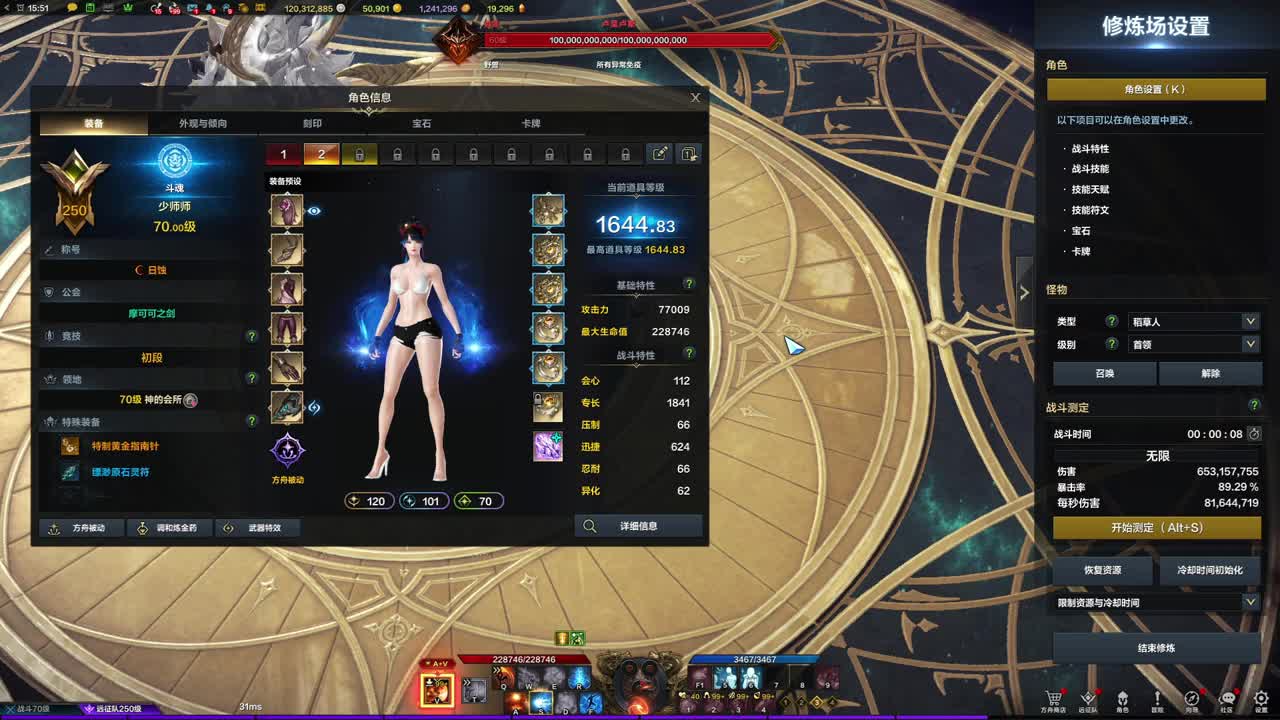Start the measurement with 开始测定

1156,527
